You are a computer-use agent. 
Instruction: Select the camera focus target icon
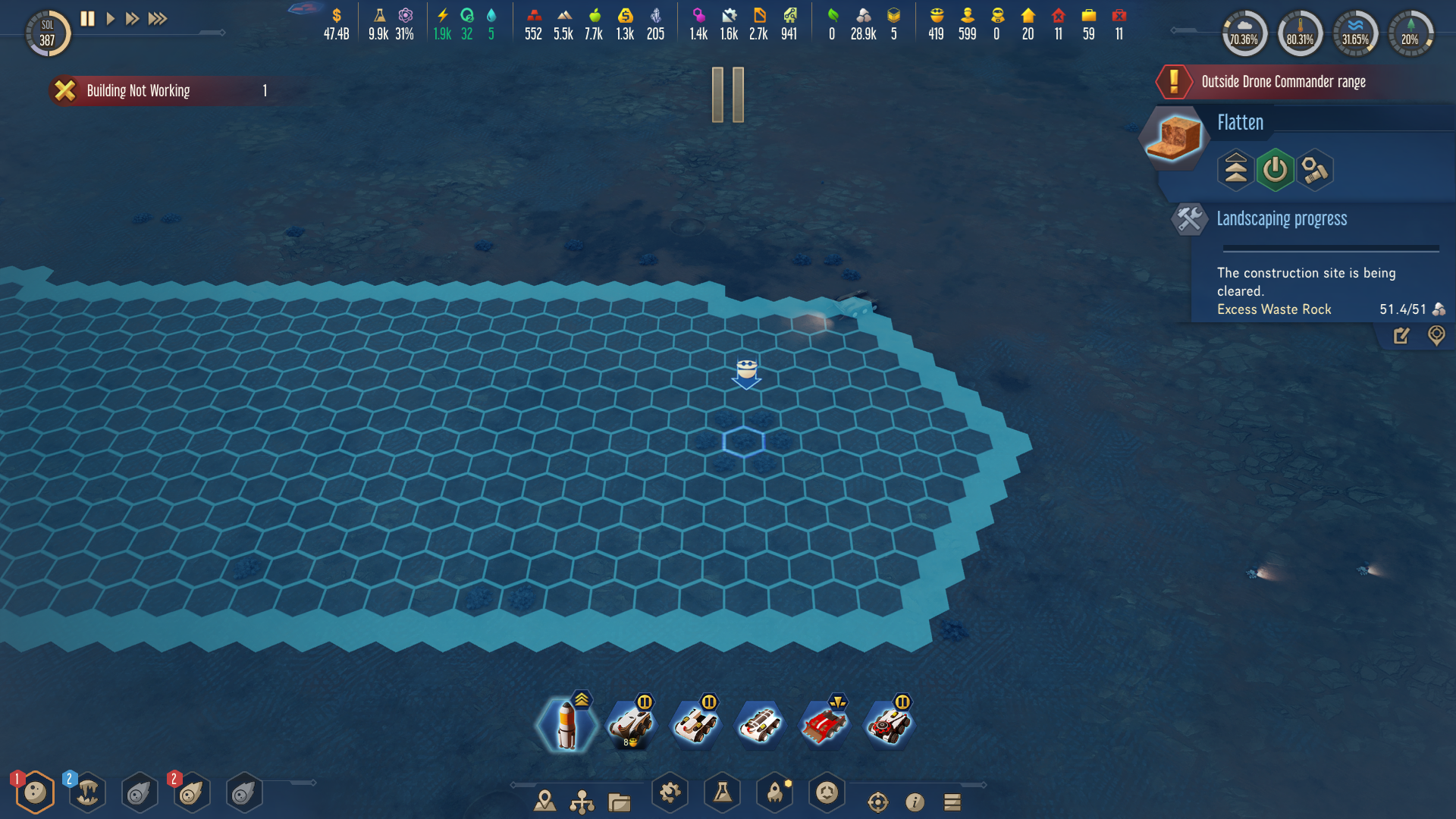pos(878,800)
